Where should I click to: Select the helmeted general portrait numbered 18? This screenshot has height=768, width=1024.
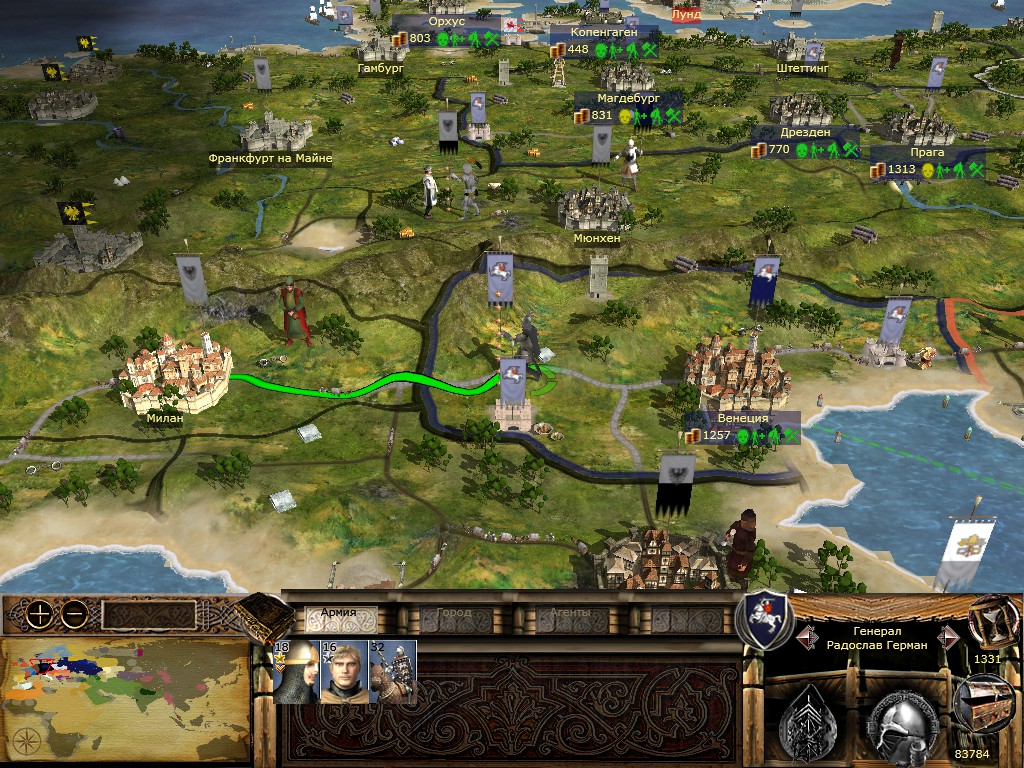296,672
